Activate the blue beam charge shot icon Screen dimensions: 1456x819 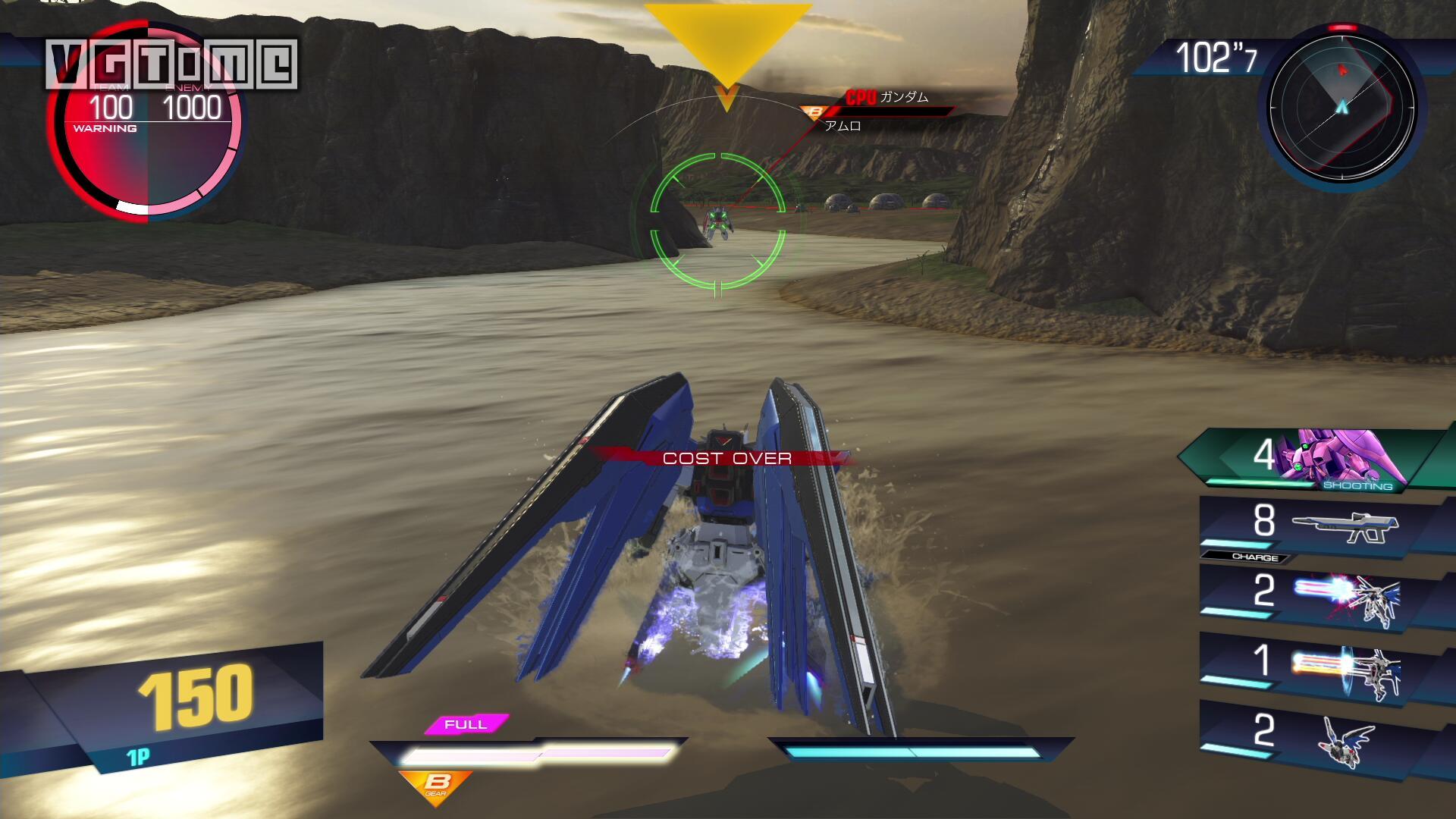1345,597
